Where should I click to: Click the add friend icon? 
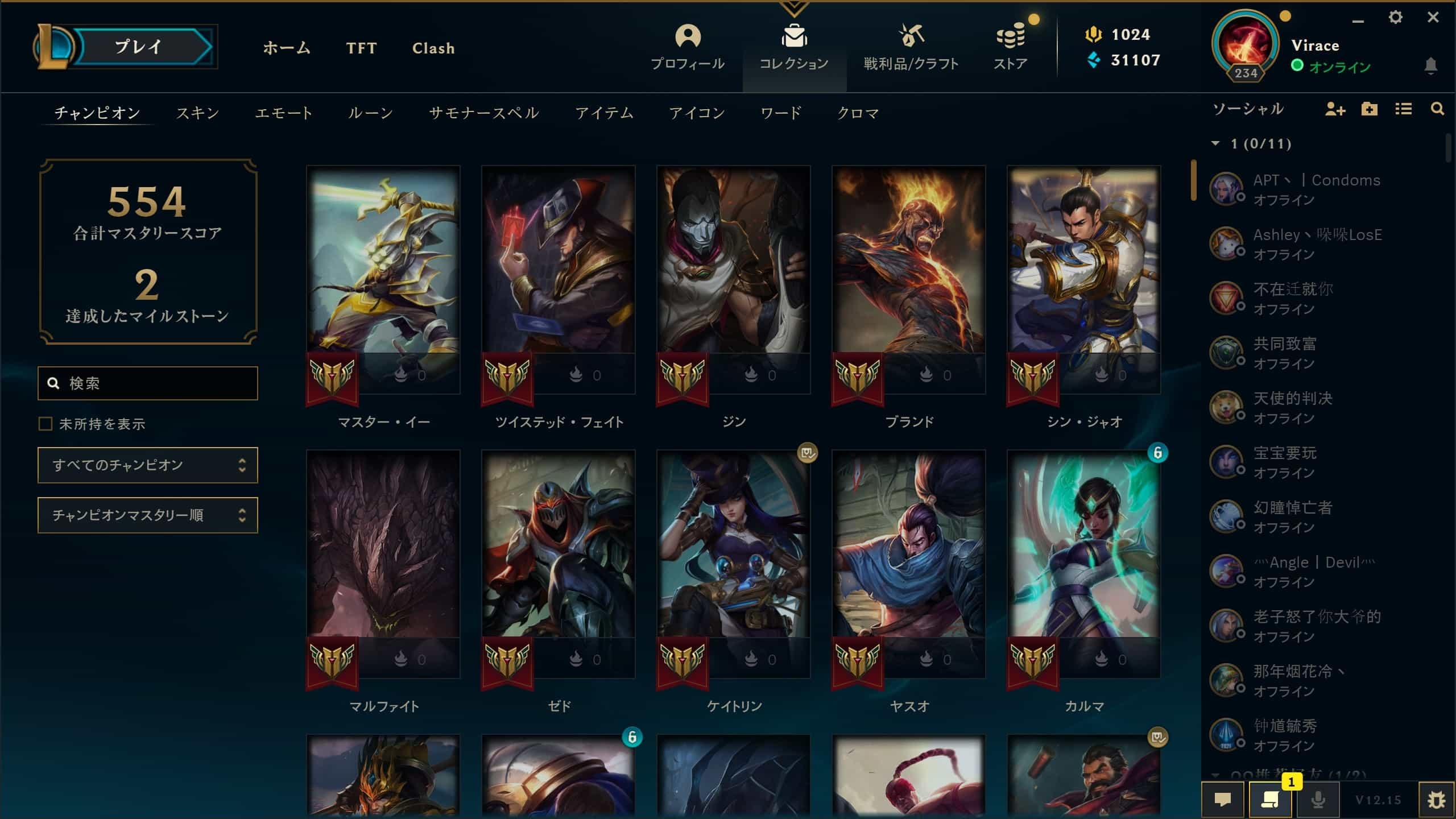pyautogui.click(x=1334, y=109)
